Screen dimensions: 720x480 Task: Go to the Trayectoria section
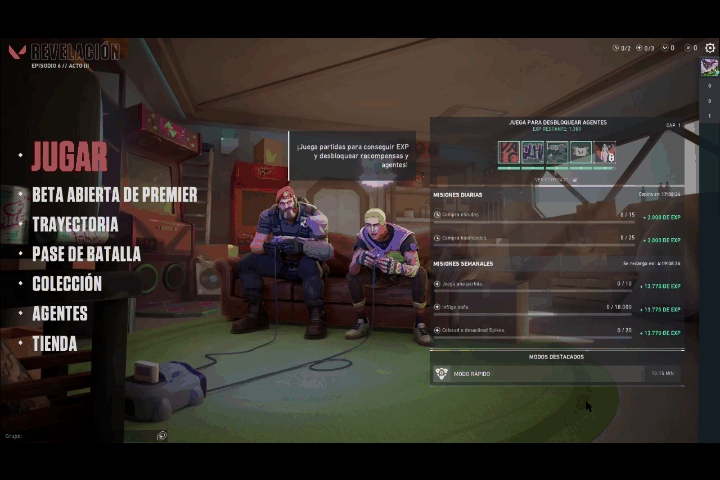coord(75,225)
